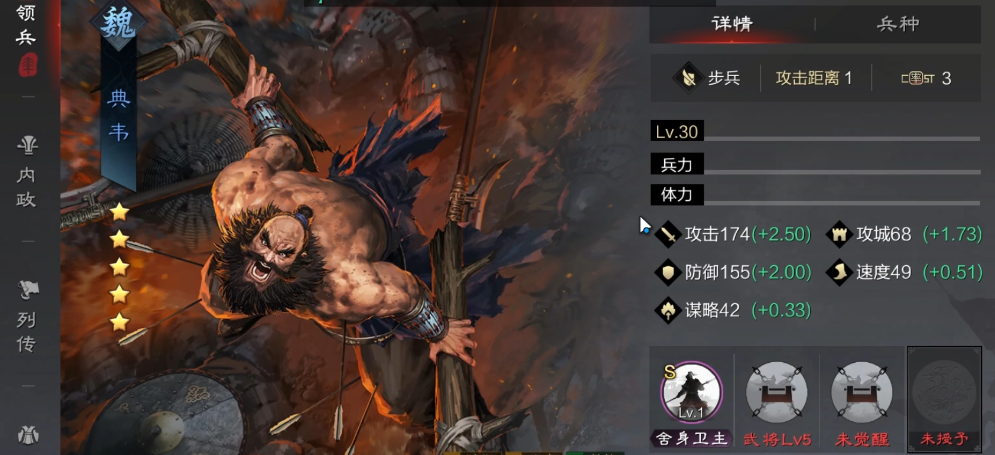Open the 兵种 troop type tab
This screenshot has width=995, height=455.
897,24
